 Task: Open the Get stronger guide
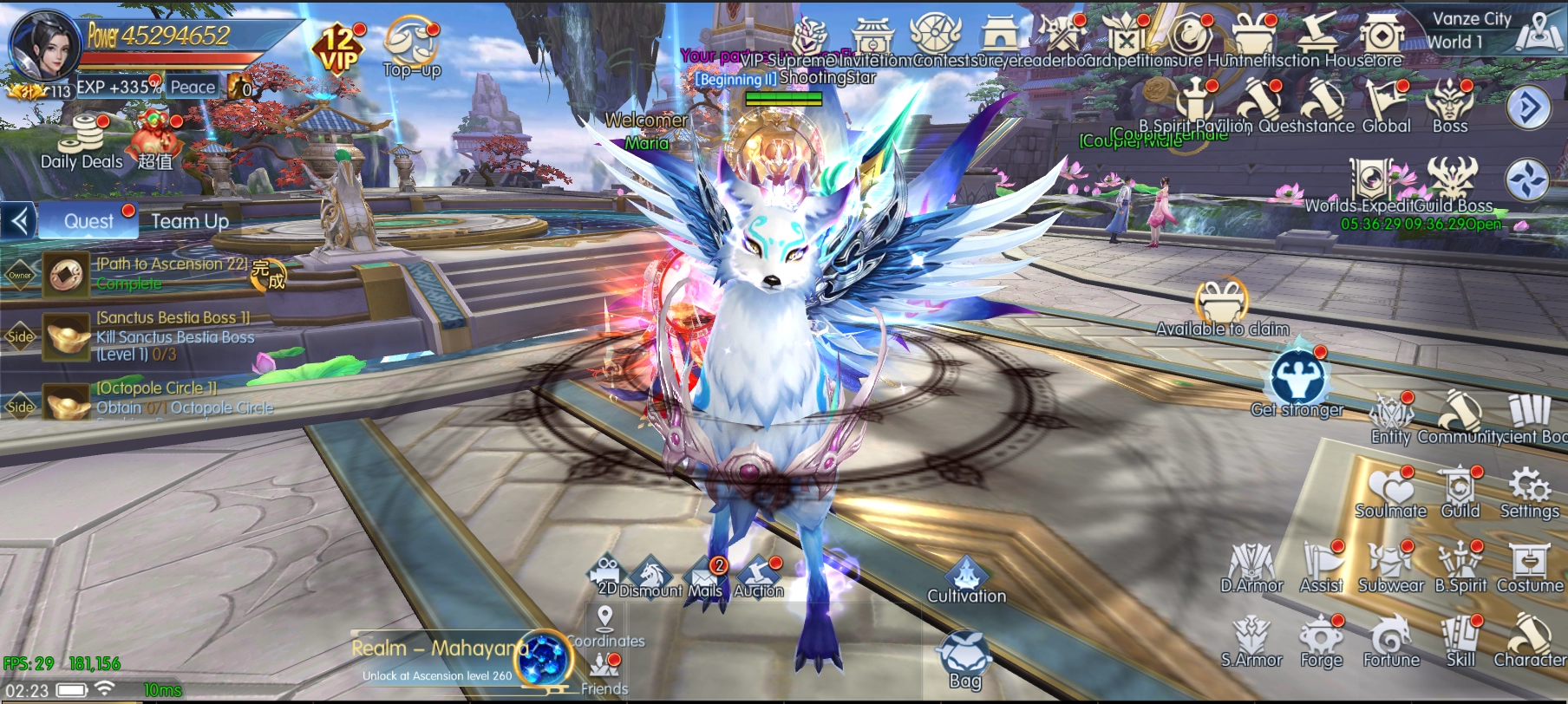[1297, 381]
